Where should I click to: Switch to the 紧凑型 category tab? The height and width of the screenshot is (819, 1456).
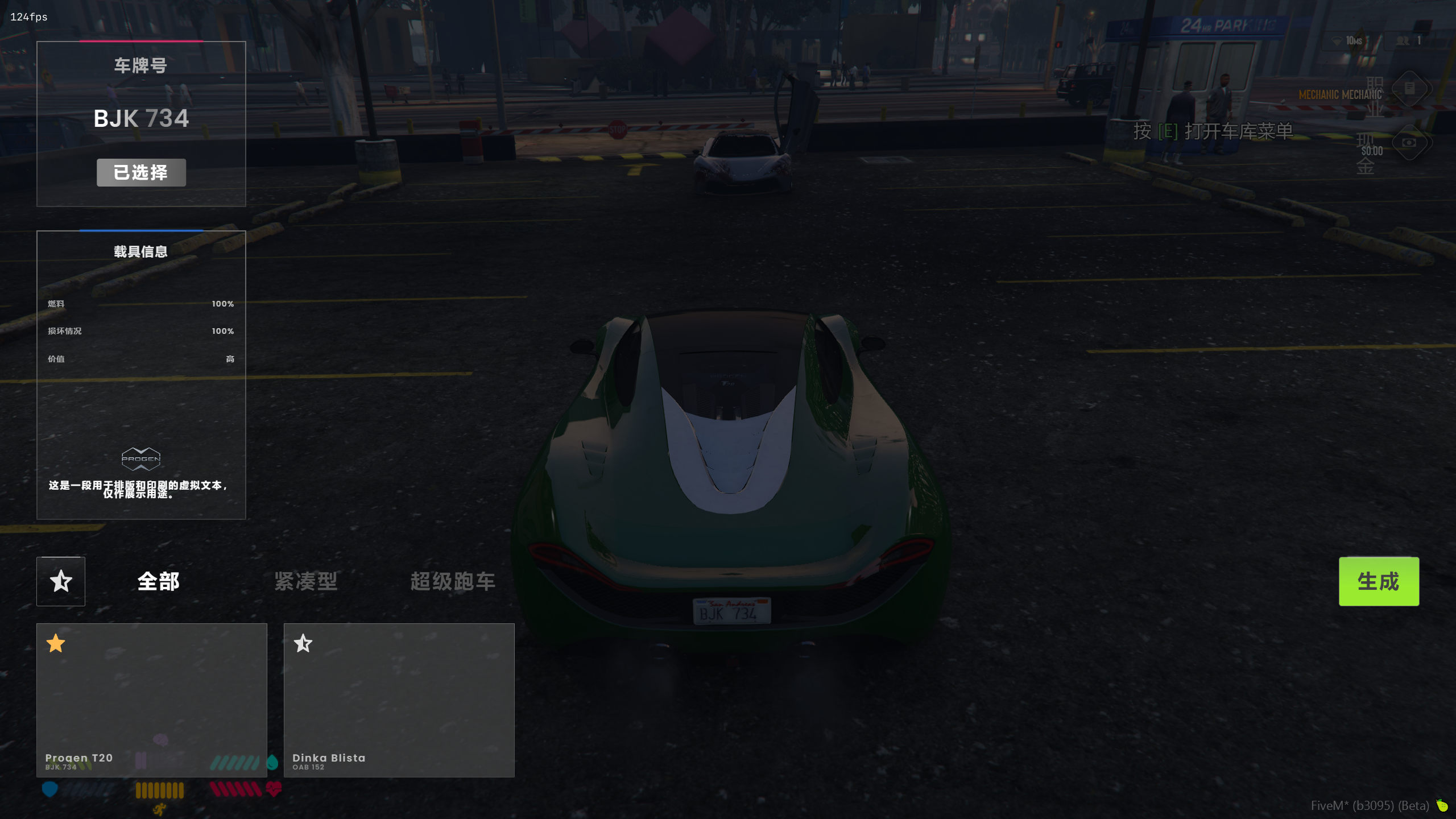coord(306,581)
